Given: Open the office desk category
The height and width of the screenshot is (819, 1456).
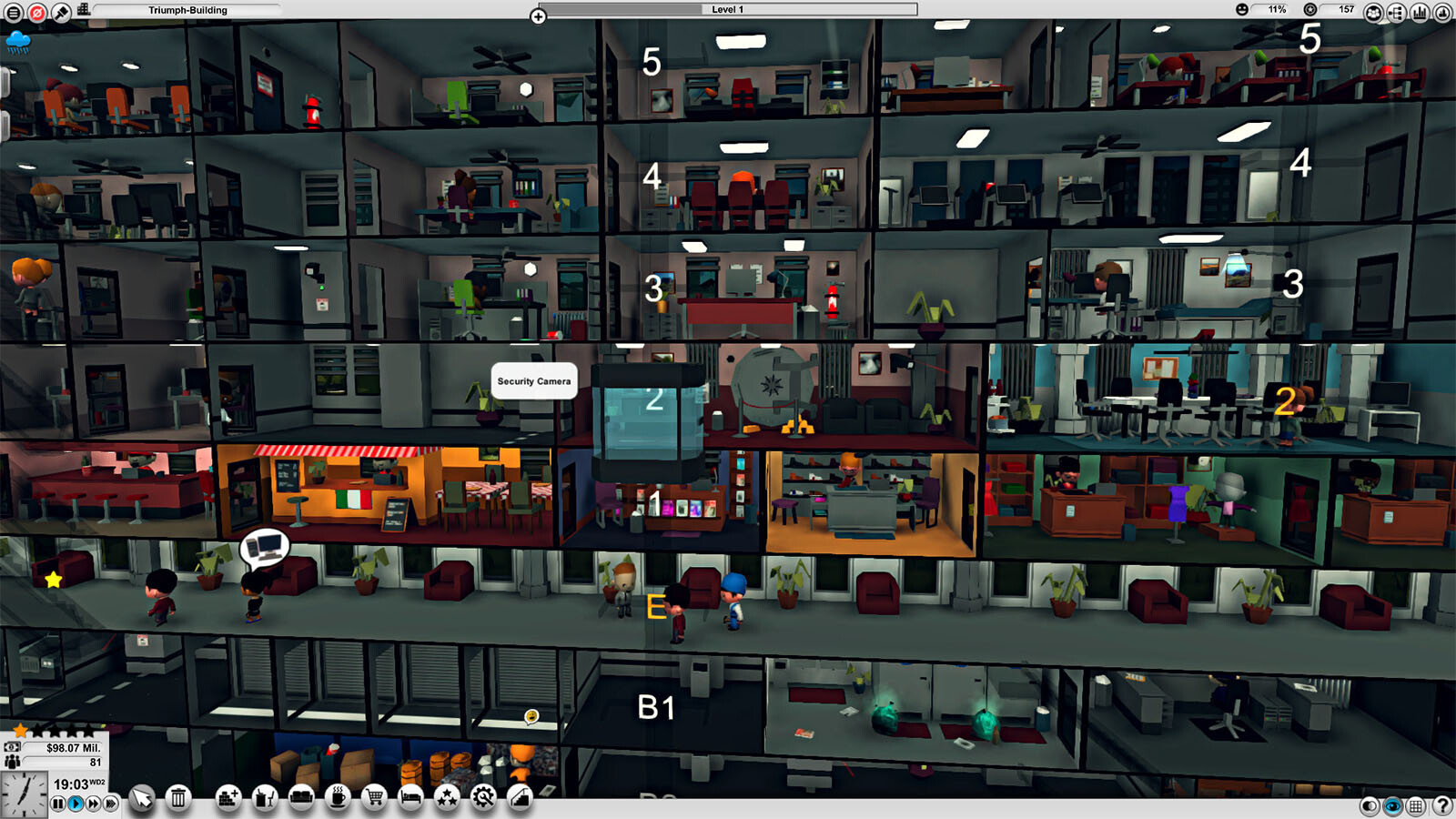Looking at the screenshot, I should point(265,798).
